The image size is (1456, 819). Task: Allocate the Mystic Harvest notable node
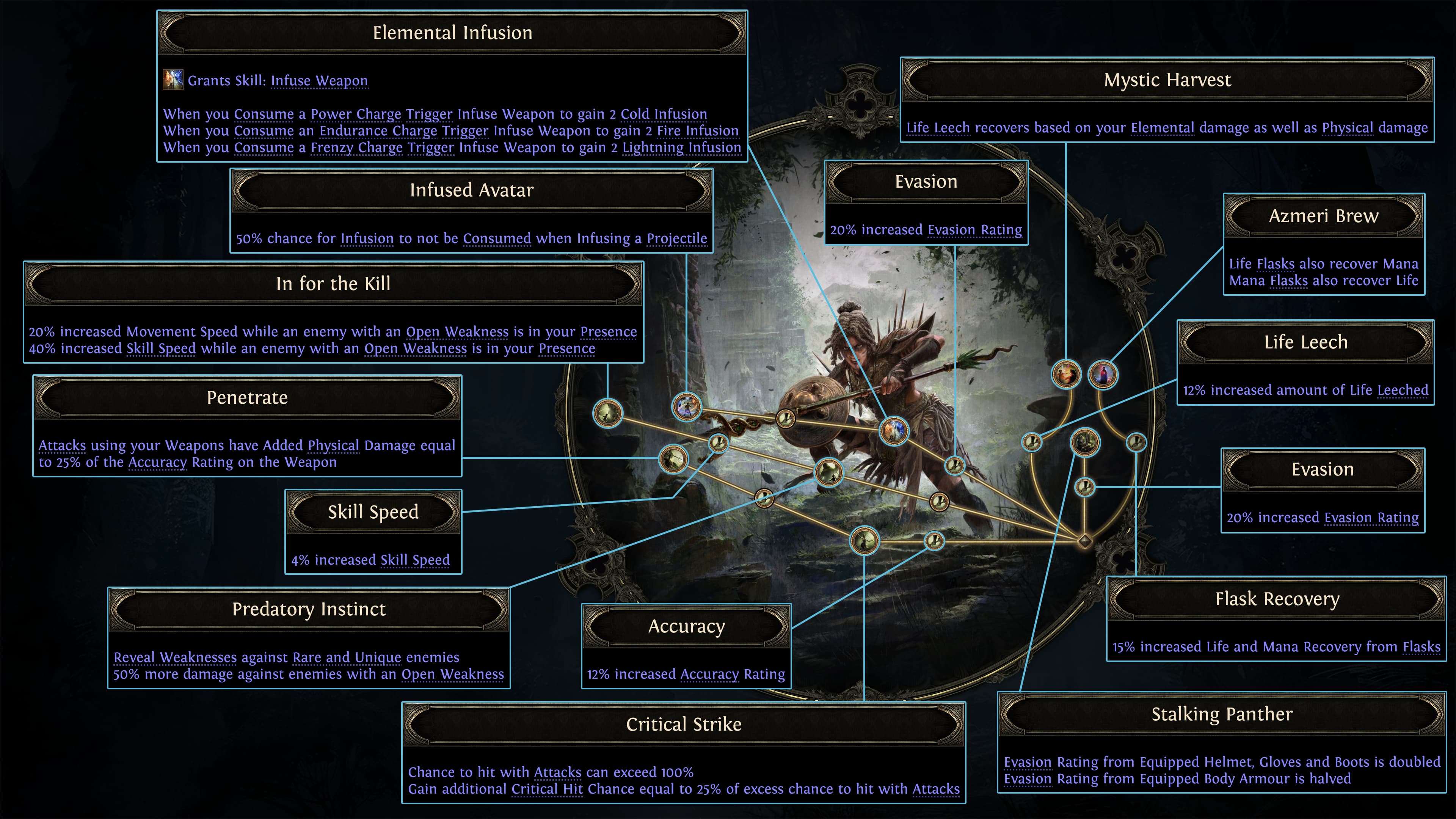pos(1067,374)
